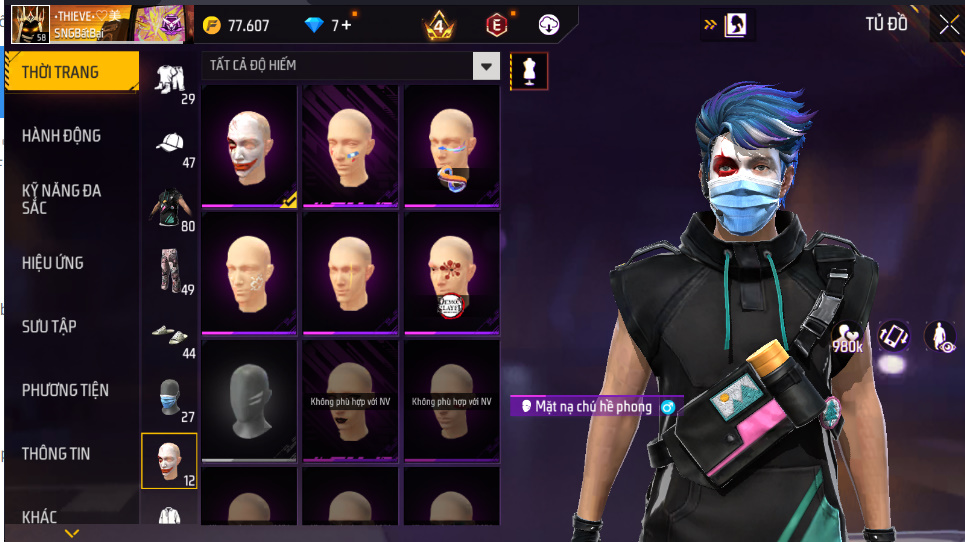
Task: Choose the clown face paint mask
Action: (250, 146)
